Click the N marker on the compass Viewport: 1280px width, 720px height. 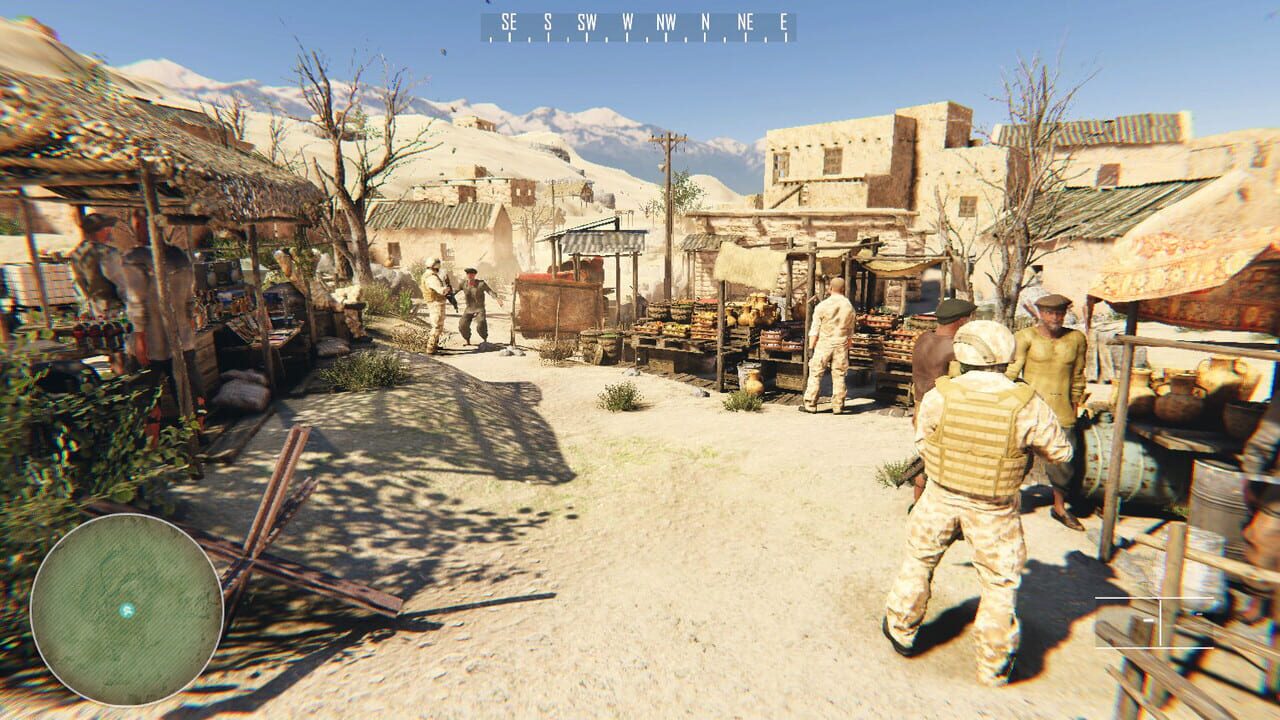[x=704, y=19]
